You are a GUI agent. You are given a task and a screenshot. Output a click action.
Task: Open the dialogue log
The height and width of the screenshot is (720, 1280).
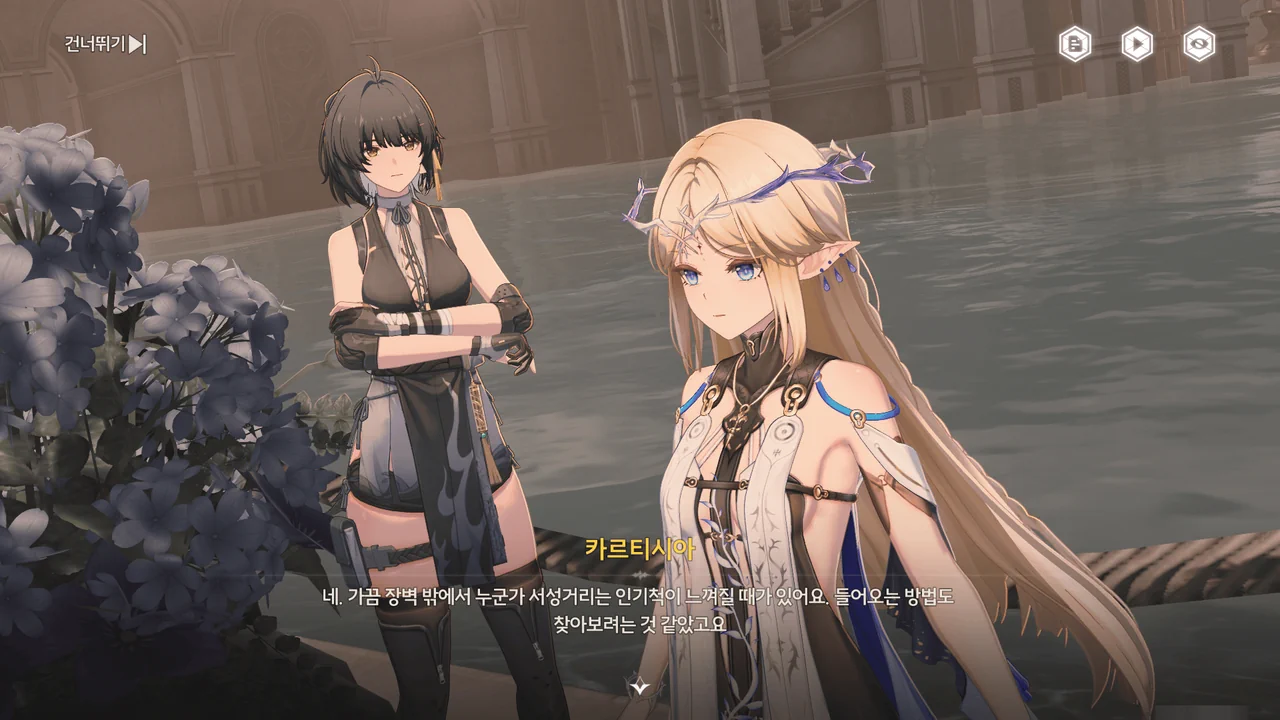click(x=1075, y=44)
